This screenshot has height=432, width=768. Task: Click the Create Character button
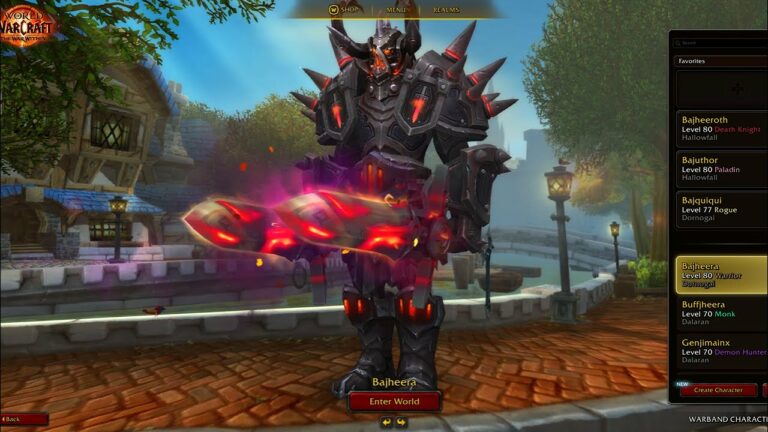coord(718,390)
